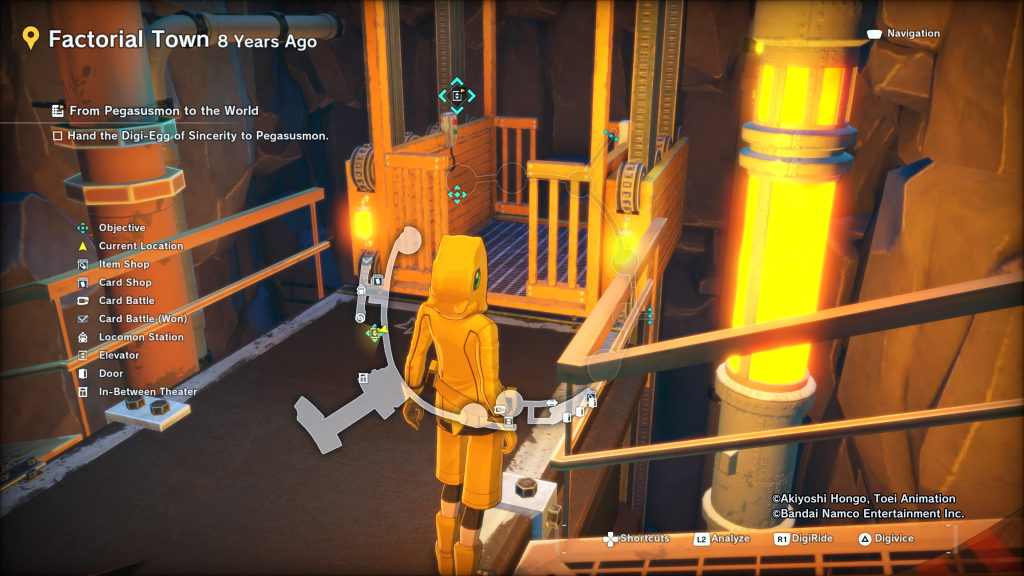Viewport: 1024px width, 576px height.
Task: Open the From Pegasusmon to the World quest
Action: click(x=164, y=111)
